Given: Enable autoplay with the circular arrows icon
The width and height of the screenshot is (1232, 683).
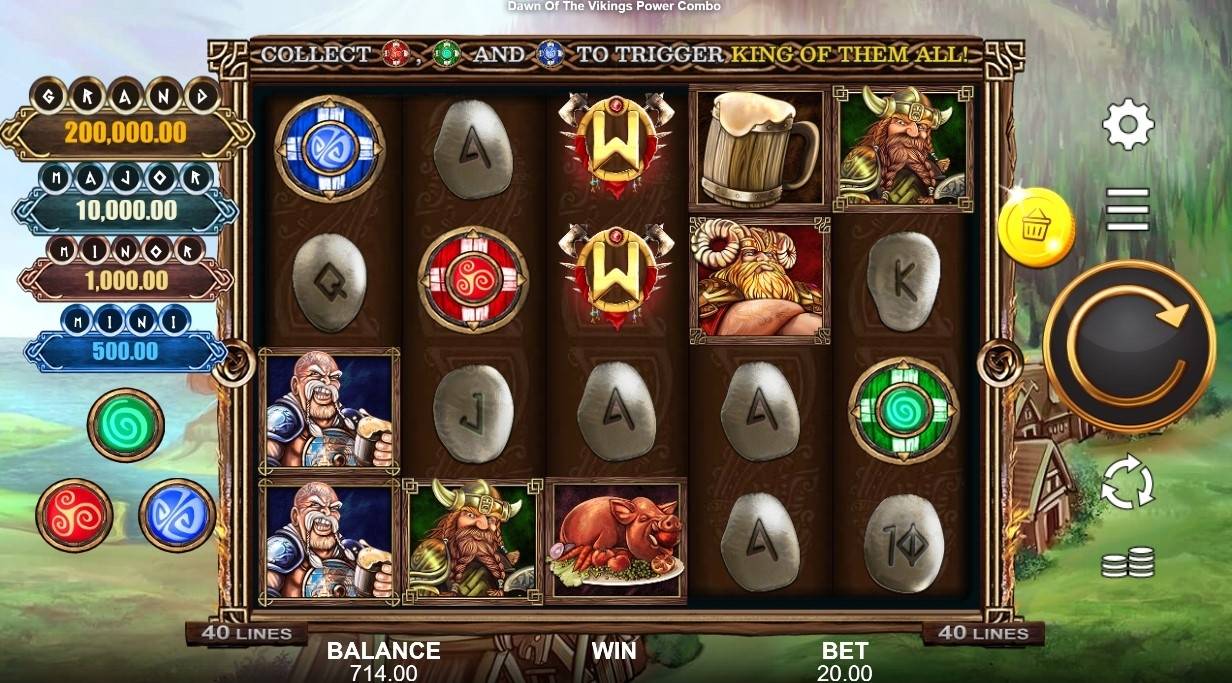Looking at the screenshot, I should [x=1128, y=483].
